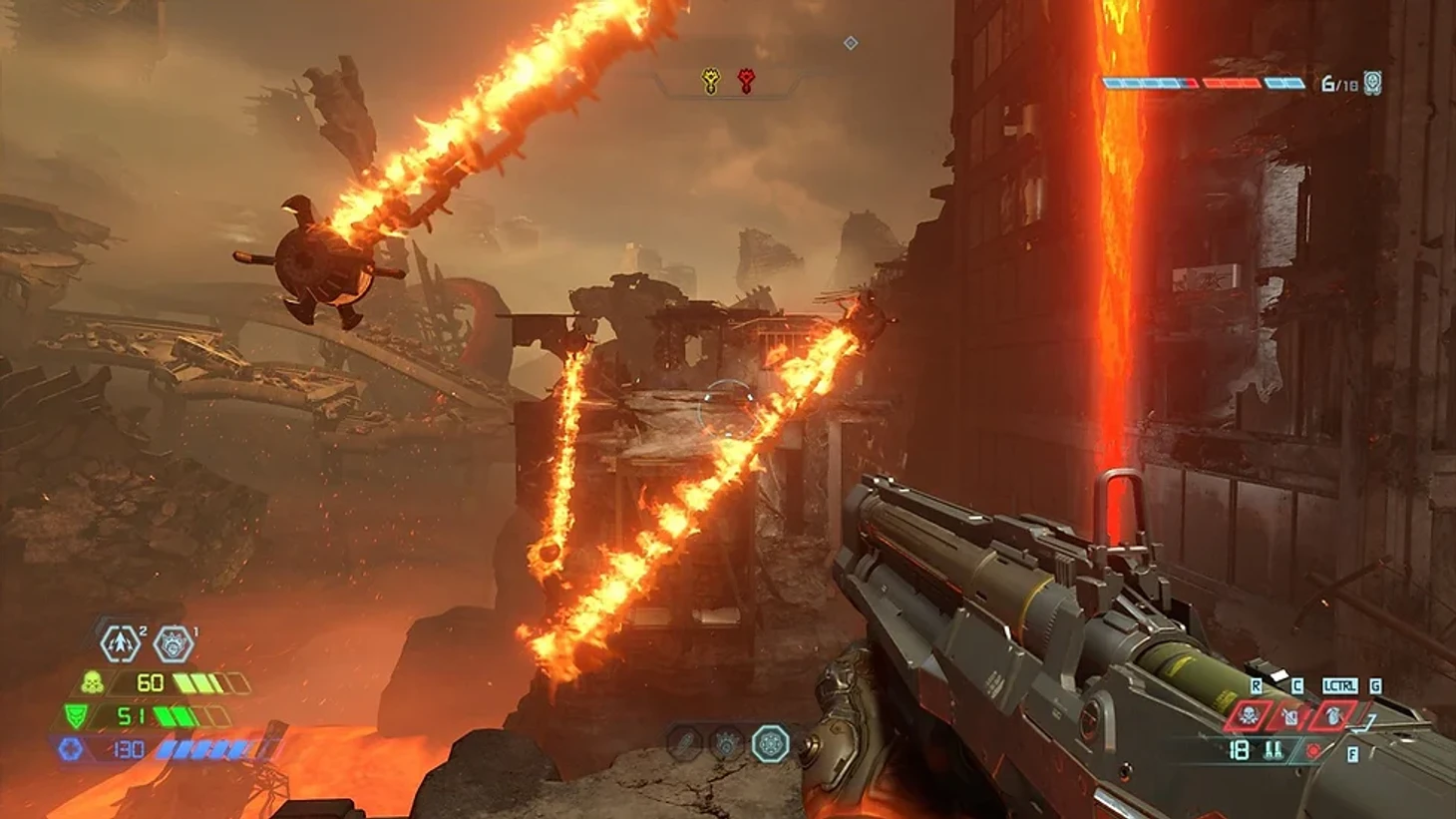Click the extra lives helmet icon
Image resolution: width=1456 pixels, height=819 pixels.
174,644
